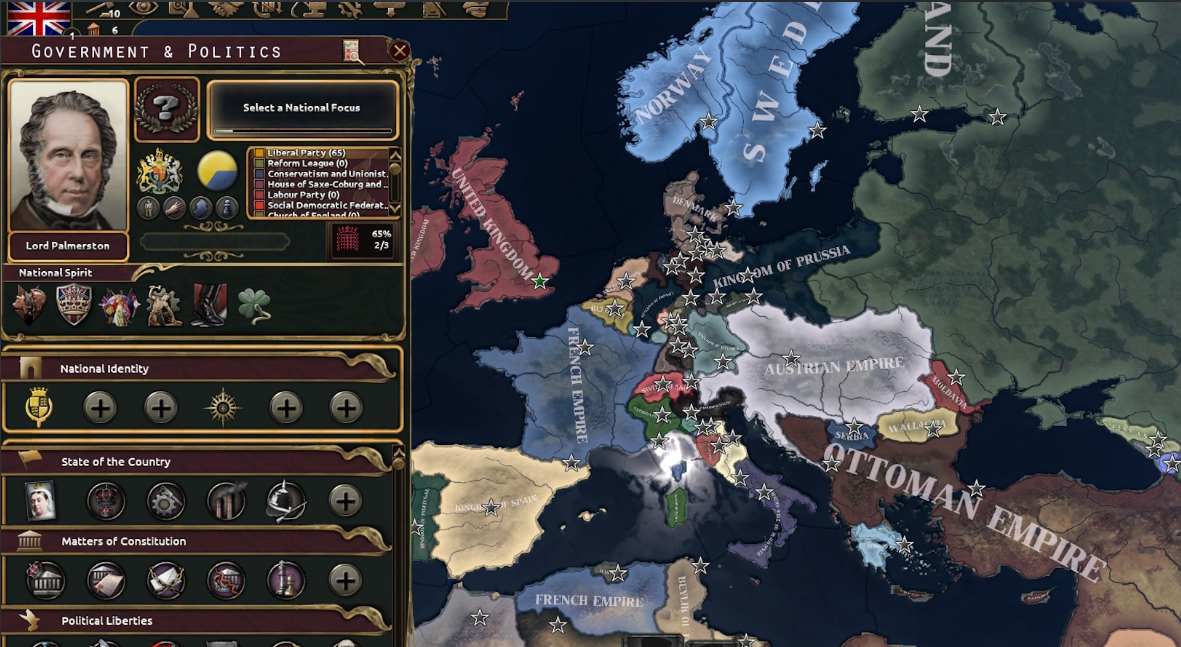Open the question mark laurel wreath slot

(x=166, y=109)
